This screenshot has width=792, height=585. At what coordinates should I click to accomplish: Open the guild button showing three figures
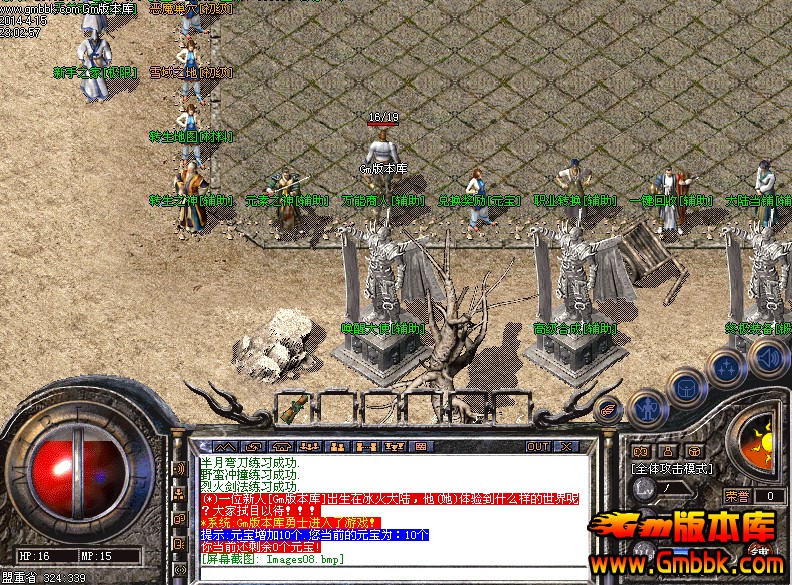(310, 446)
